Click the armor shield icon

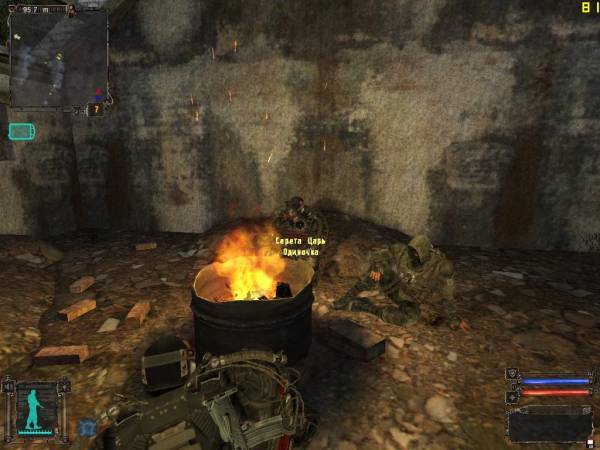pyautogui.click(x=514, y=375)
